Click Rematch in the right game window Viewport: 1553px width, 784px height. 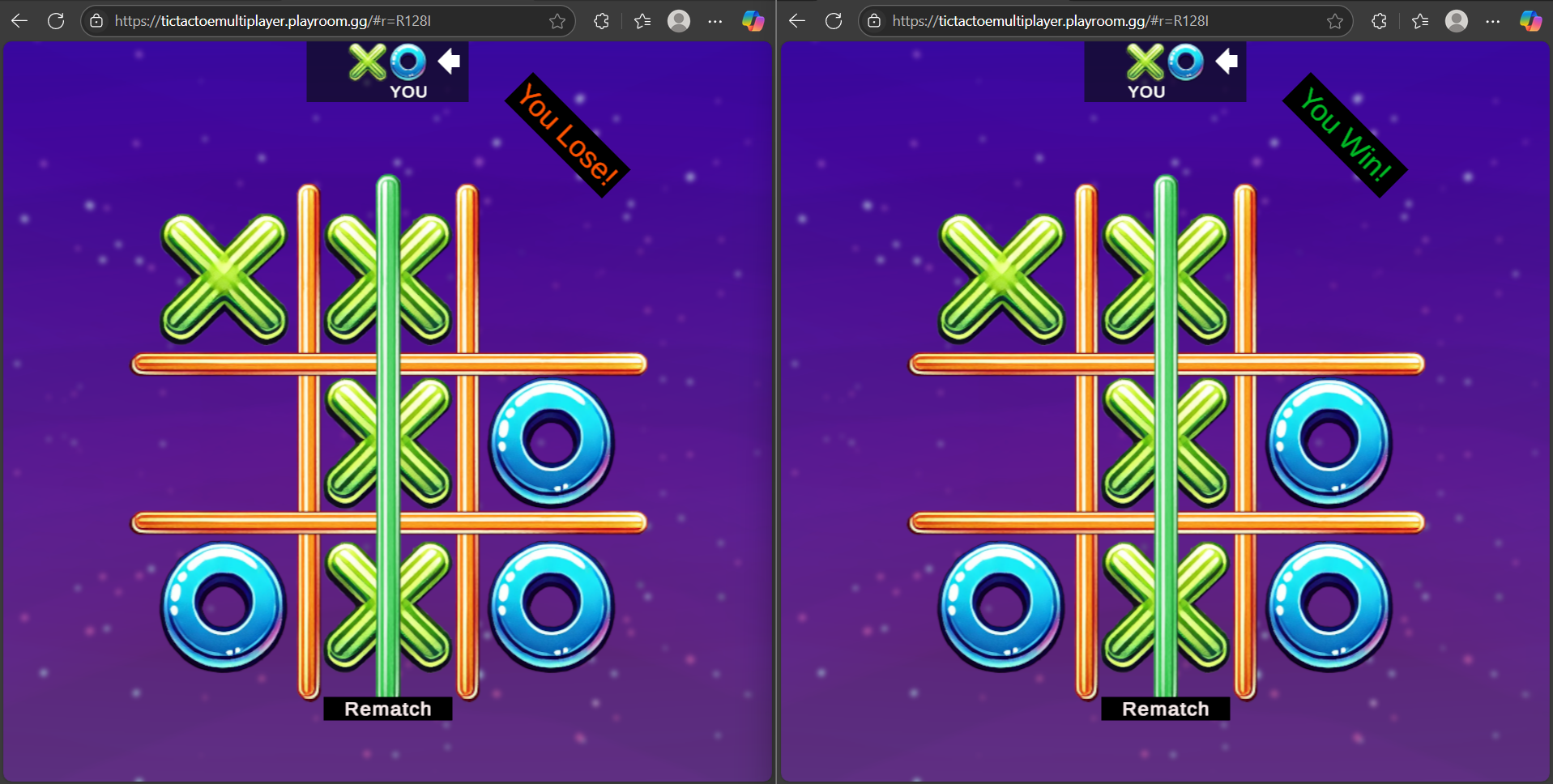[1165, 708]
